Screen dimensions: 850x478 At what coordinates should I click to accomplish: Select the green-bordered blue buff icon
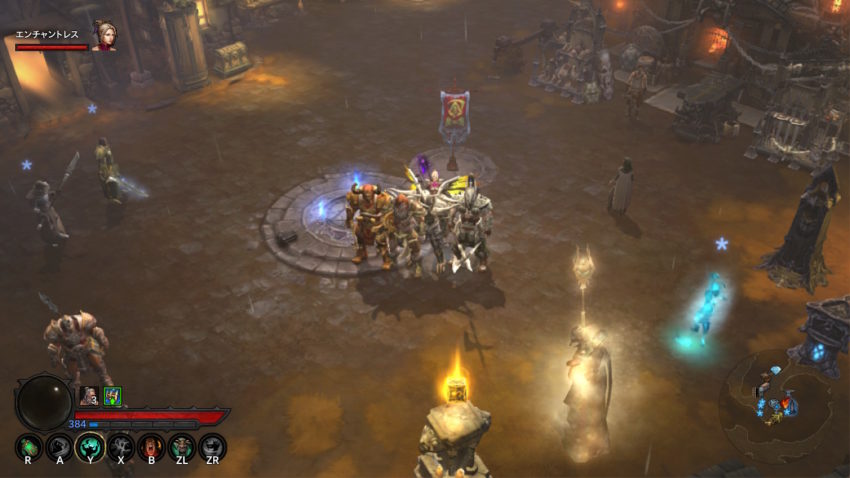click(112, 396)
